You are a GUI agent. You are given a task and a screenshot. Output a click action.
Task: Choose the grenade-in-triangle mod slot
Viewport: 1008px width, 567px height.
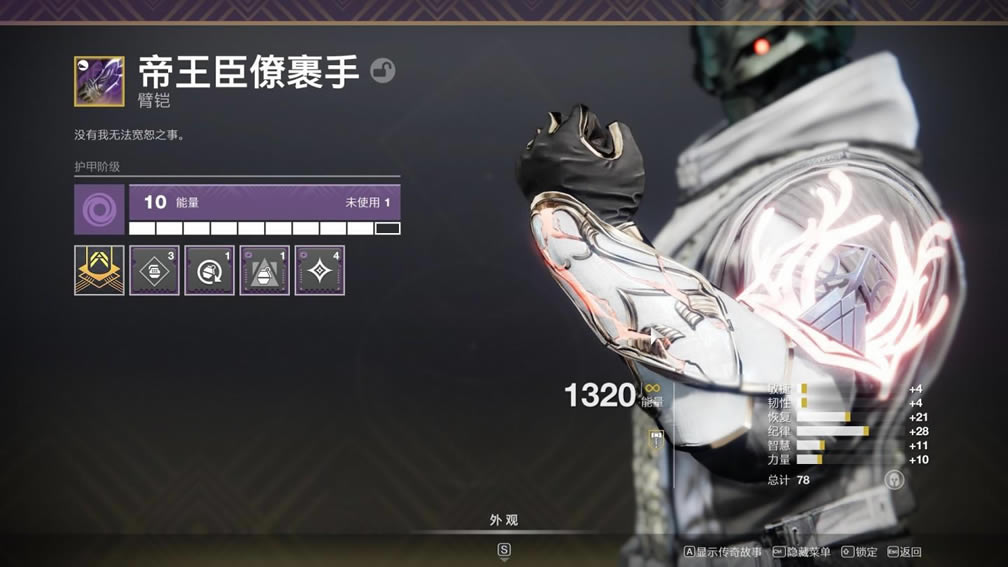click(264, 270)
